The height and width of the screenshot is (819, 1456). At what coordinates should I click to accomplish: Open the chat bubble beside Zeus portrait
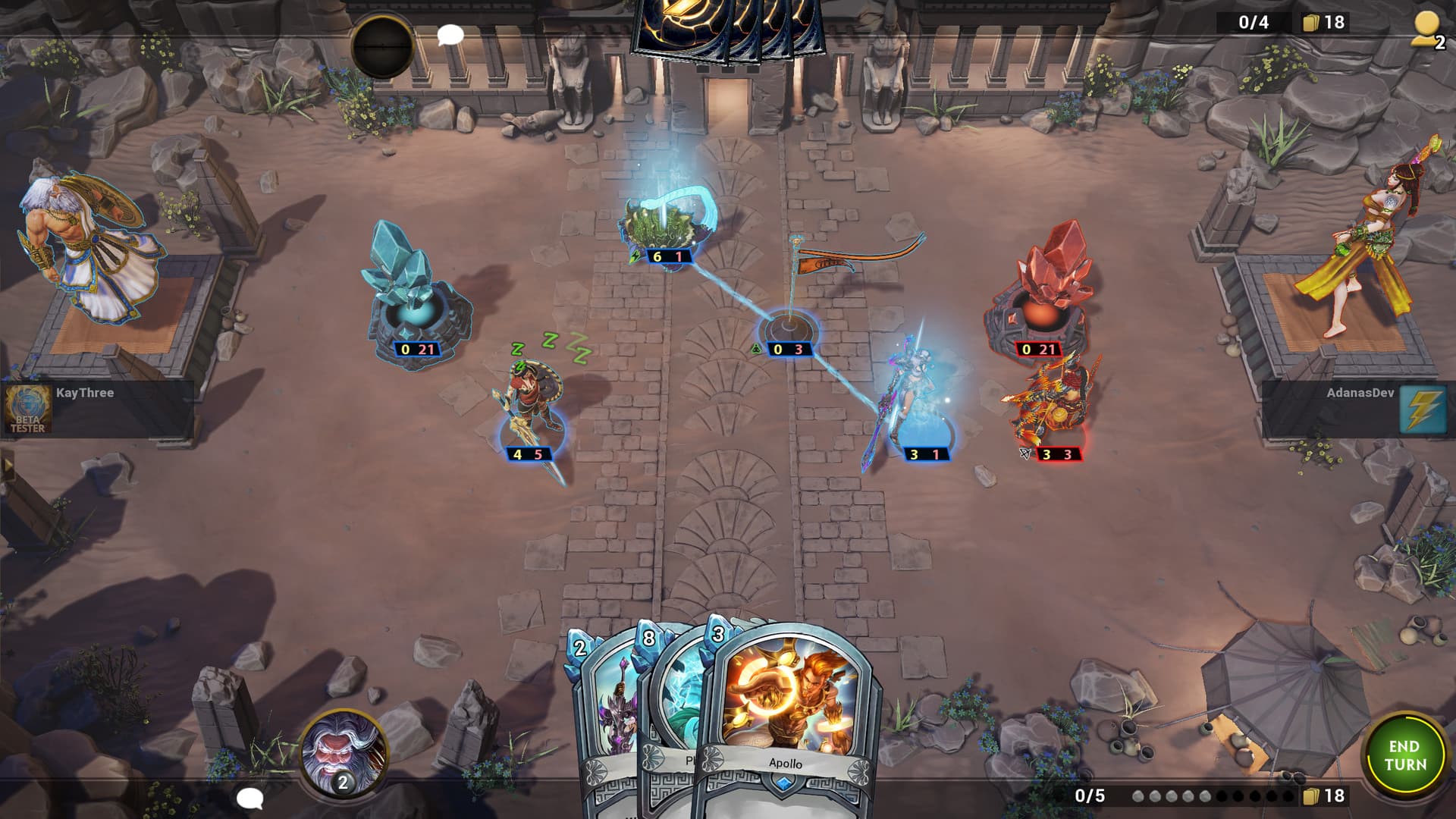pyautogui.click(x=249, y=798)
